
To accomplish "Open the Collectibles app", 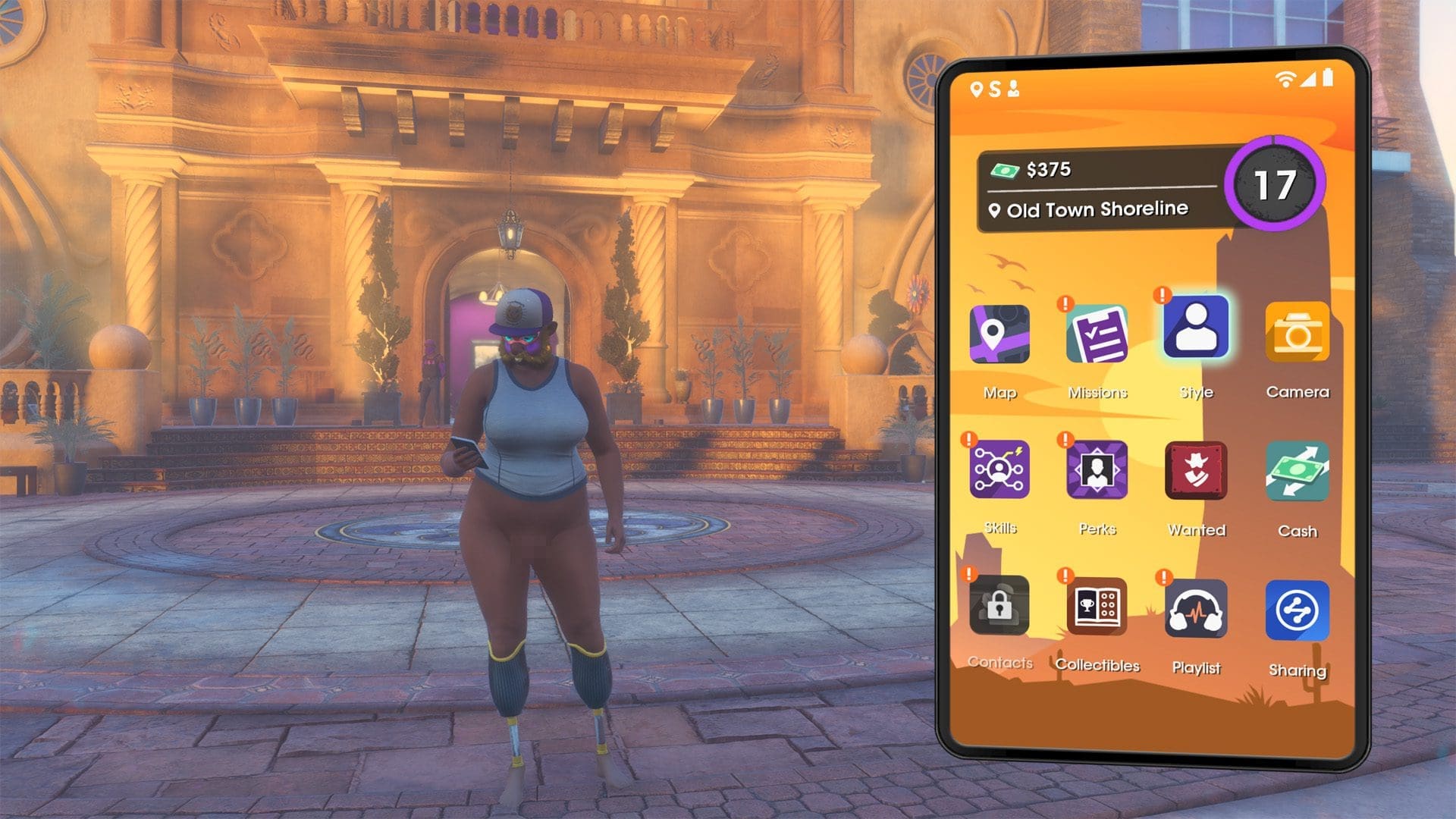I will pos(1097,607).
